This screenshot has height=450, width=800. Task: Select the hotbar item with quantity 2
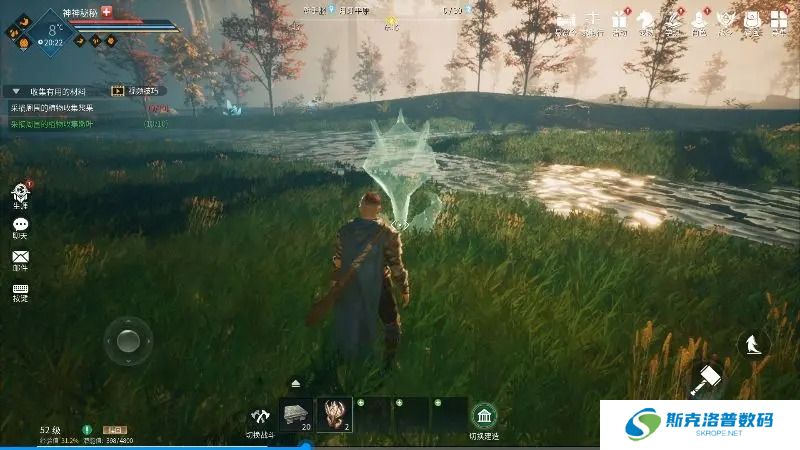pos(333,414)
